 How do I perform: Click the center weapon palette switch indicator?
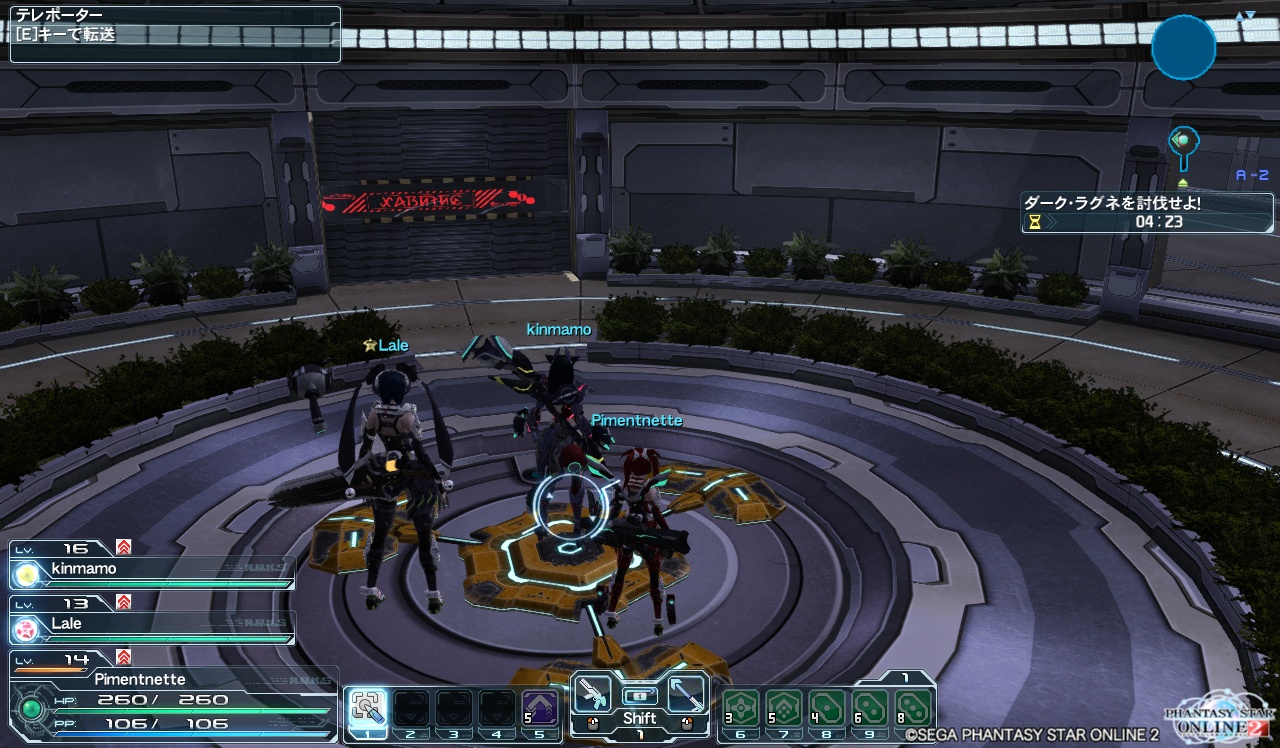click(x=640, y=694)
